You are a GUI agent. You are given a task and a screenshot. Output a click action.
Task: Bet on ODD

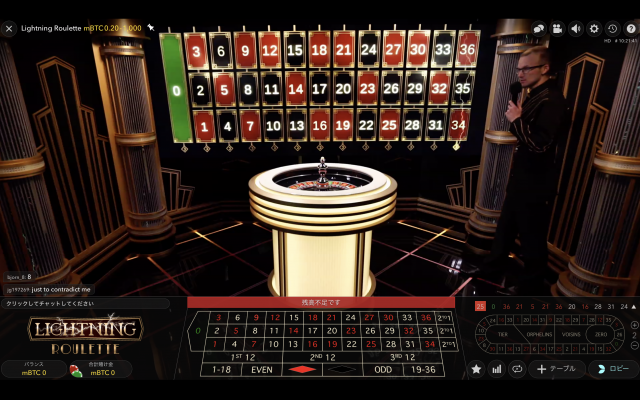[384, 369]
